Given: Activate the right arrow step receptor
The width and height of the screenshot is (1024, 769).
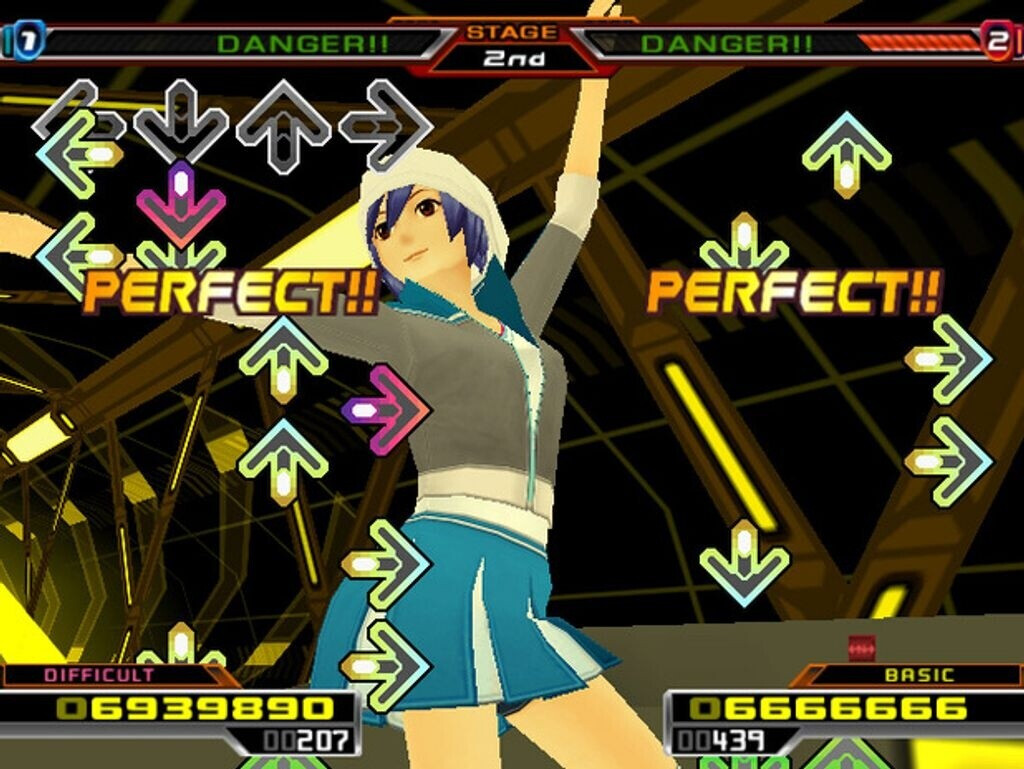Looking at the screenshot, I should (386, 124).
